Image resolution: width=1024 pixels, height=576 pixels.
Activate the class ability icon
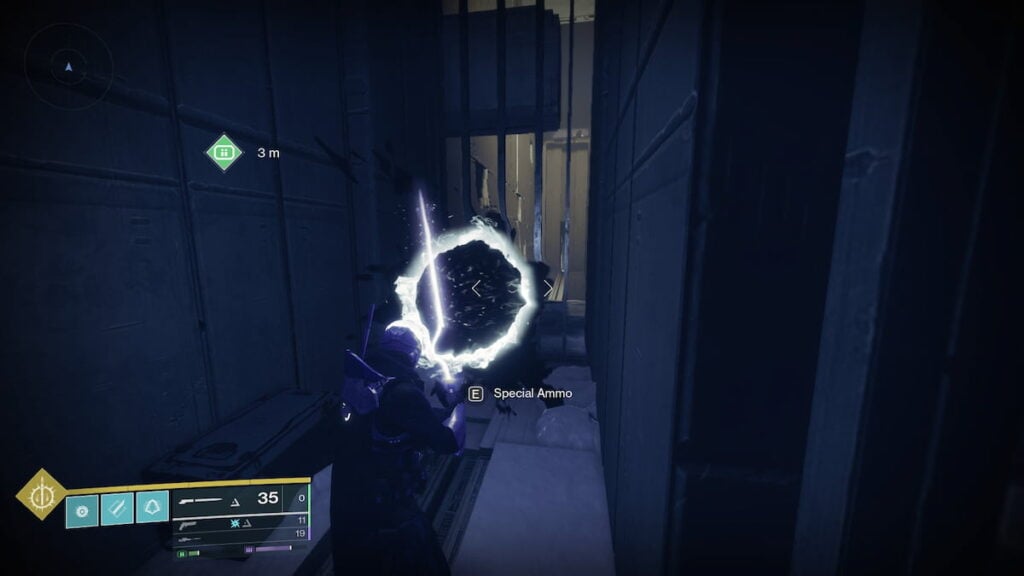point(152,508)
